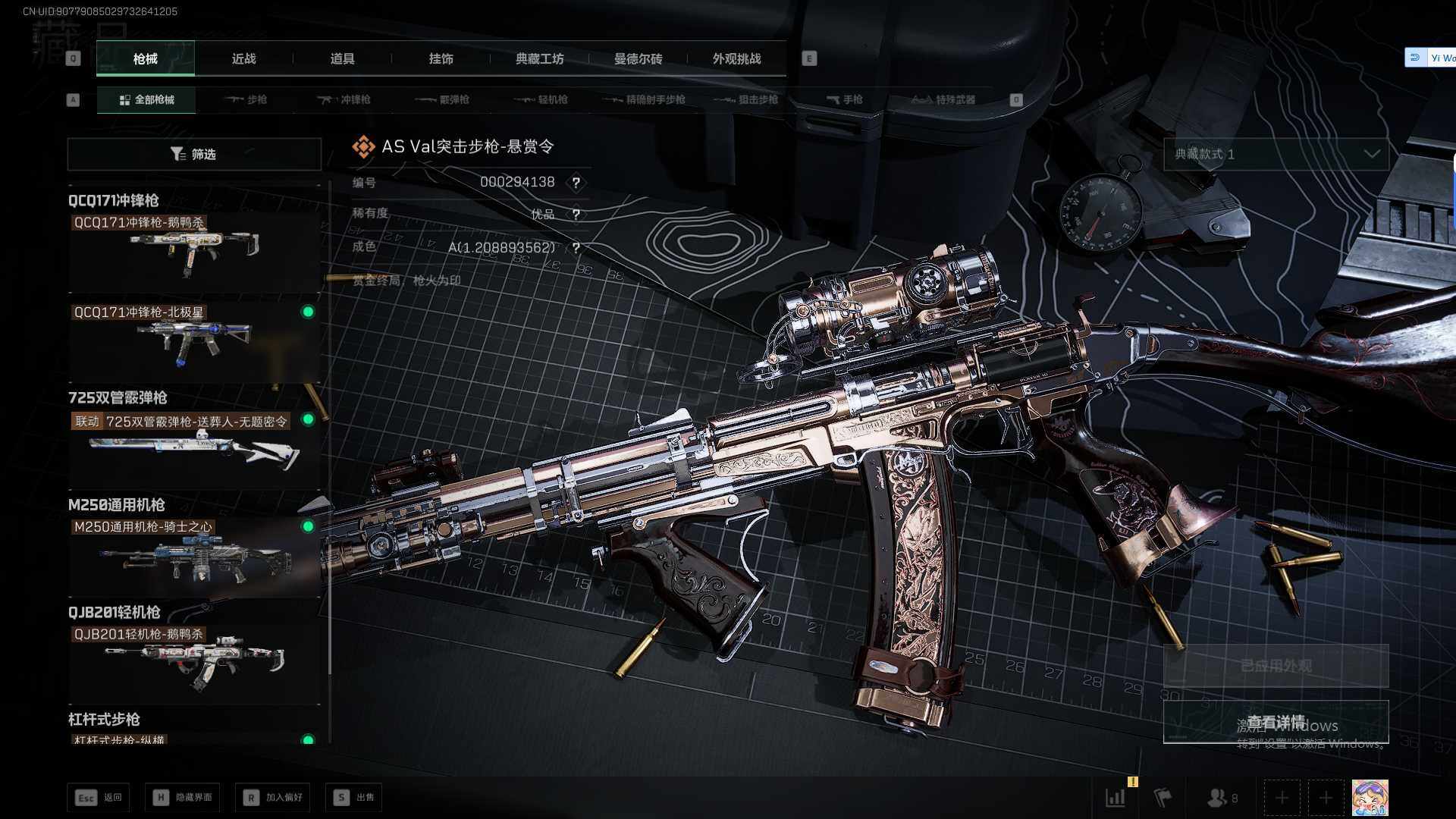The width and height of the screenshot is (1456, 819).
Task: Expand the 典藏款式 1 style dropdown
Action: click(x=1276, y=154)
